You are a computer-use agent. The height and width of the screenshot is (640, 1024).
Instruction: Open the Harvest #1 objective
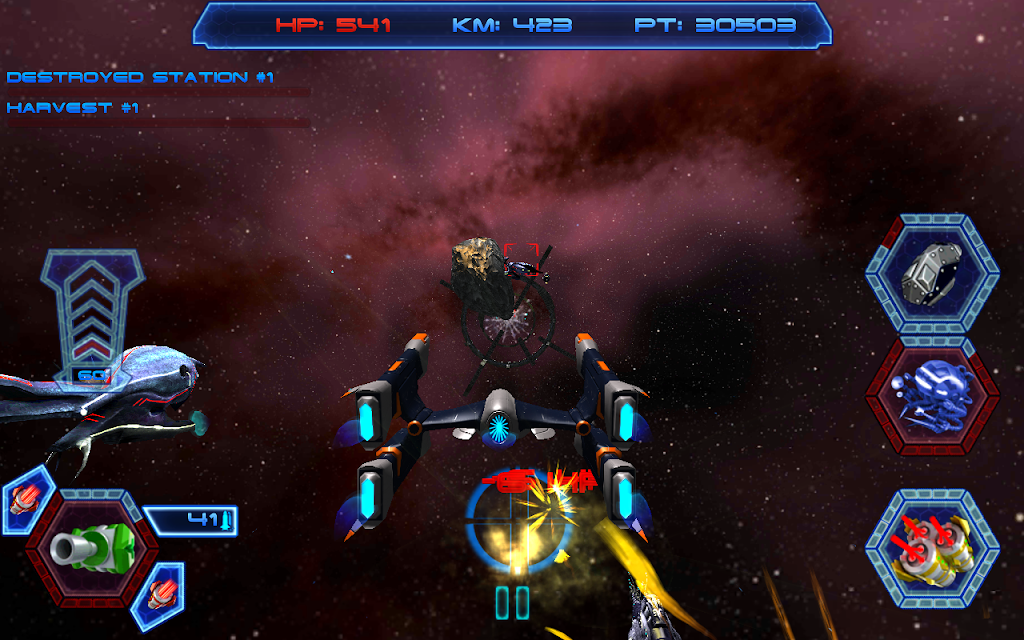73,108
